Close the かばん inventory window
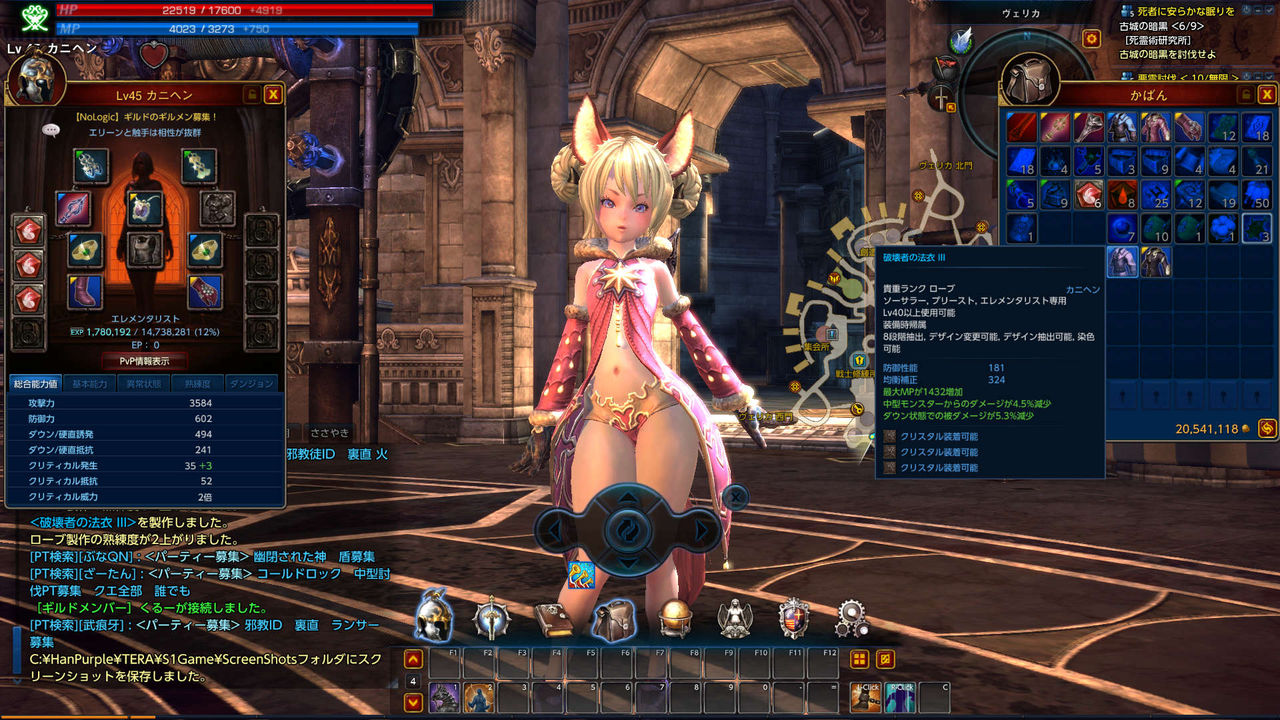Viewport: 1280px width, 720px height. pos(1267,94)
